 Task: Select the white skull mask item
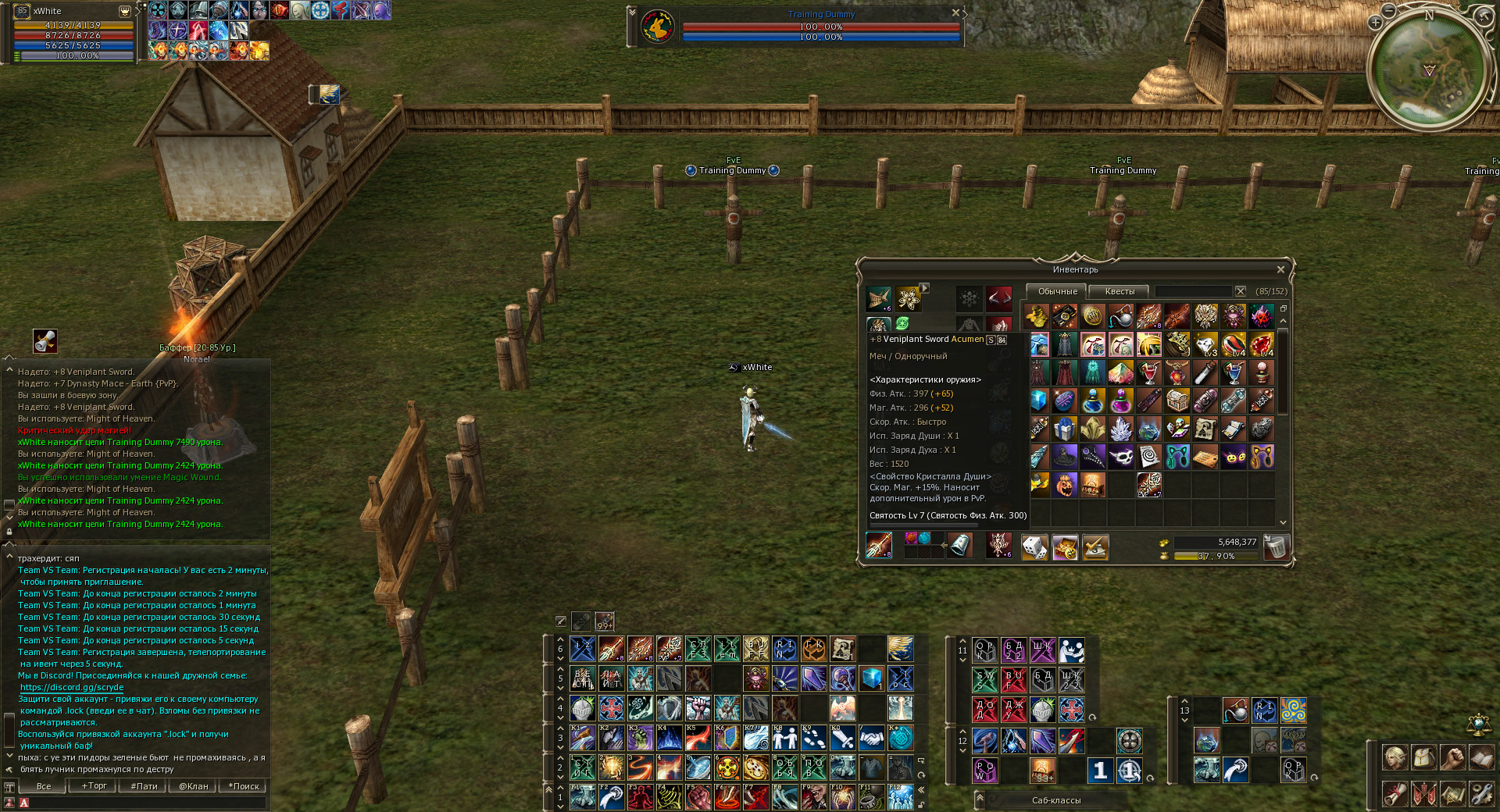(1121, 457)
